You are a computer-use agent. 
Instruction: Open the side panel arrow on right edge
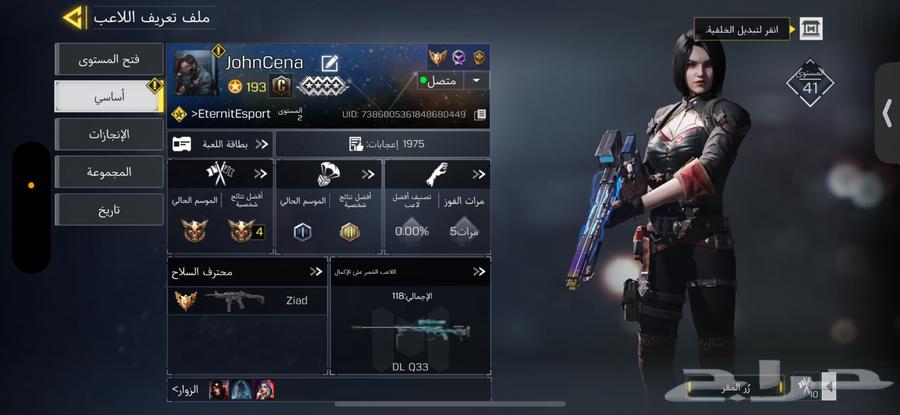tap(887, 113)
